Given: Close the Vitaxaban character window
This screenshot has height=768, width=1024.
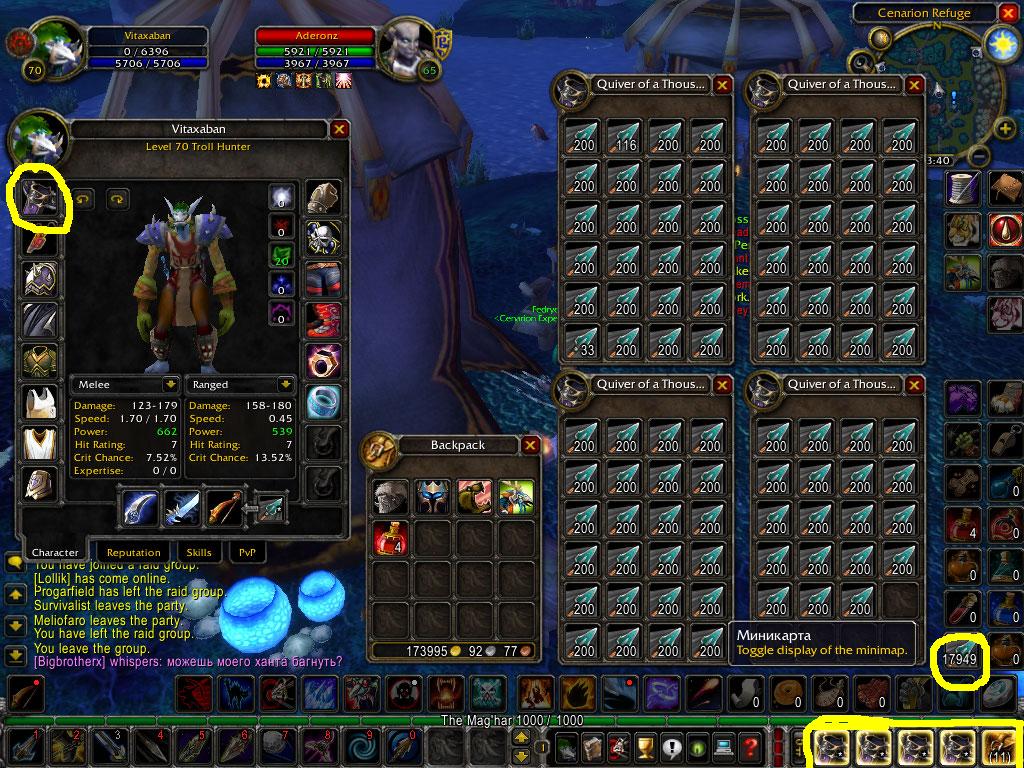Looking at the screenshot, I should [x=339, y=129].
